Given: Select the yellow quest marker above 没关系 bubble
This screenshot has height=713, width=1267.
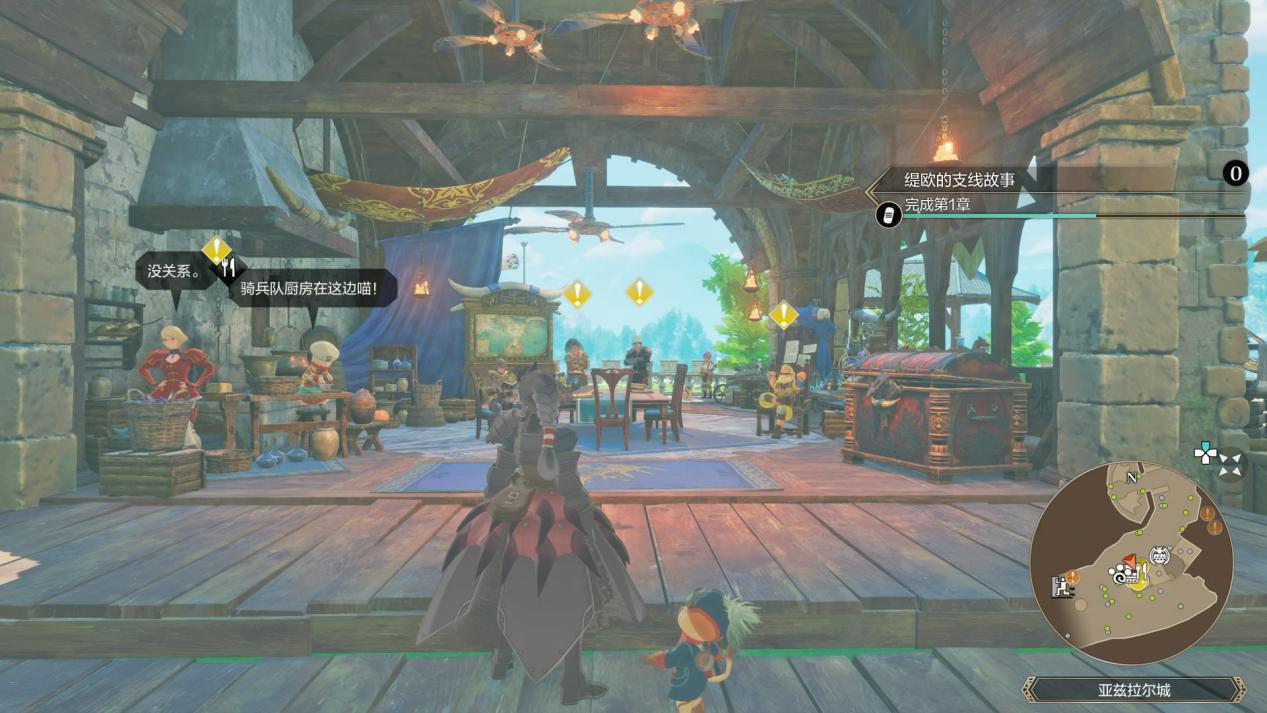Looking at the screenshot, I should click(x=216, y=248).
